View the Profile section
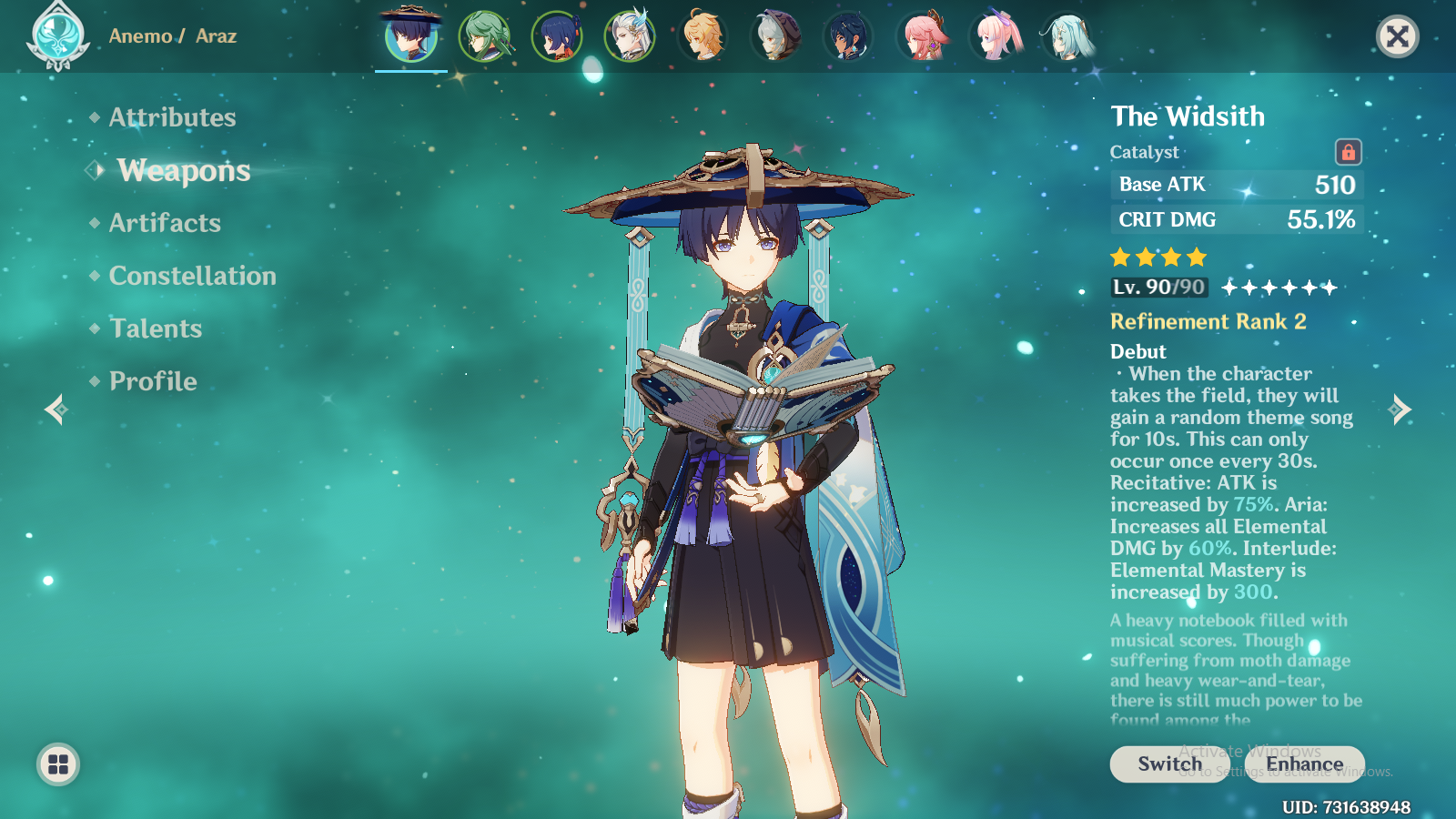The width and height of the screenshot is (1456, 819). (x=152, y=381)
